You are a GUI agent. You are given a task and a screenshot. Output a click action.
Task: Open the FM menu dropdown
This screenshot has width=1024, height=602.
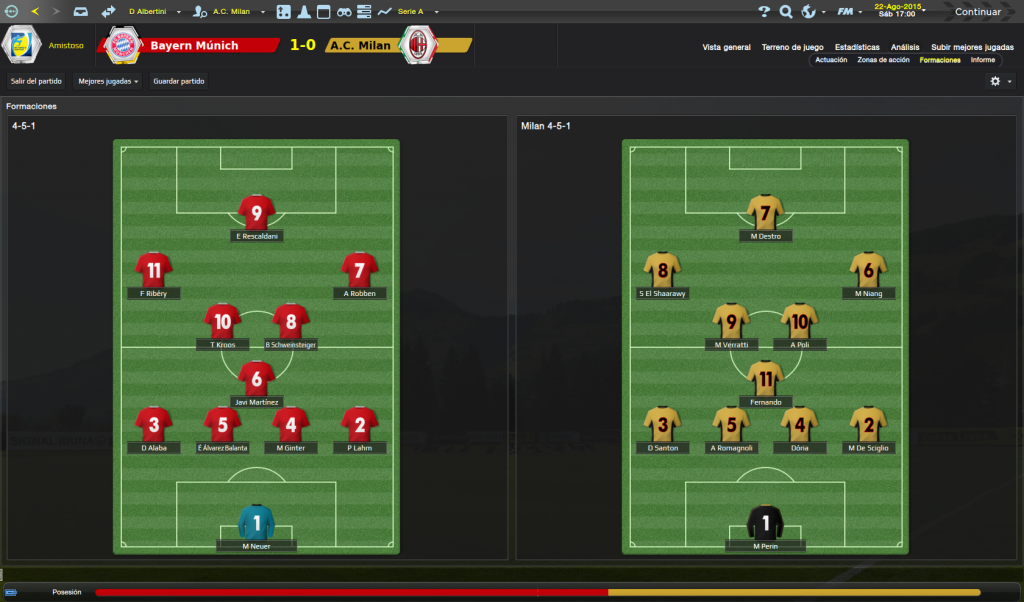tap(848, 12)
